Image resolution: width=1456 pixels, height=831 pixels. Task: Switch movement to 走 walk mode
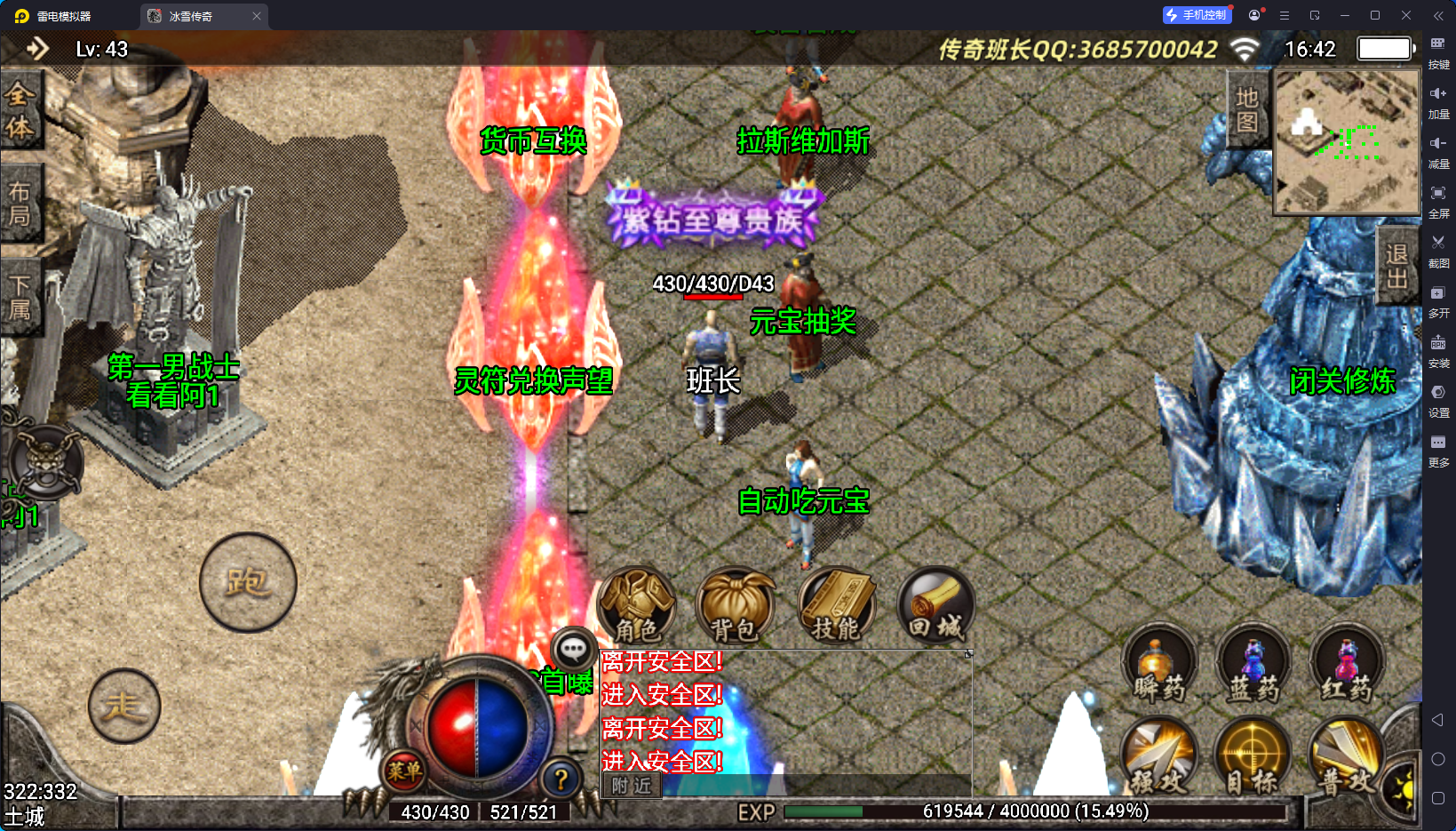(x=124, y=707)
